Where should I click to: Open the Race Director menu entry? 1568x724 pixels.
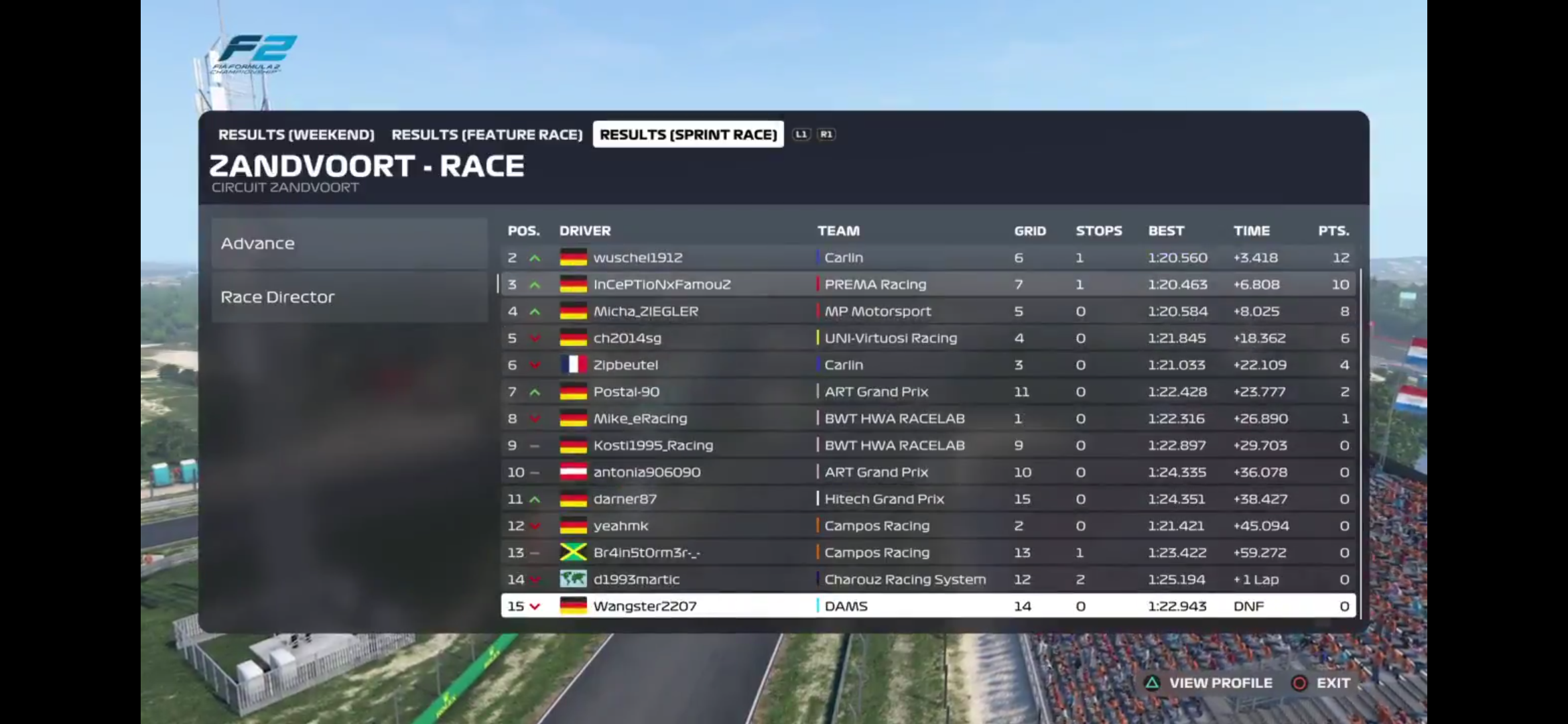coord(348,298)
